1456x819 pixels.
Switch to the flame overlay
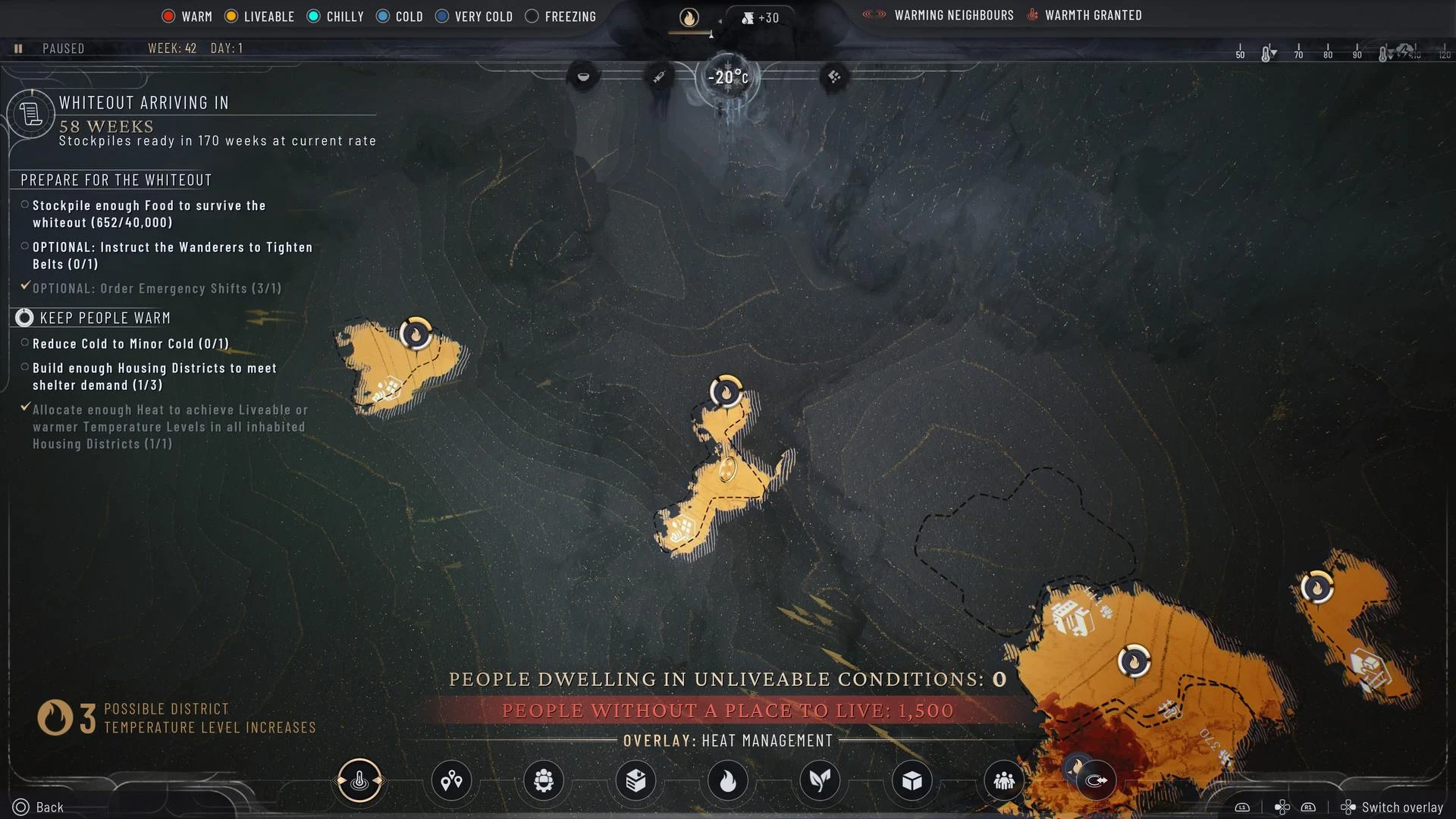727,780
